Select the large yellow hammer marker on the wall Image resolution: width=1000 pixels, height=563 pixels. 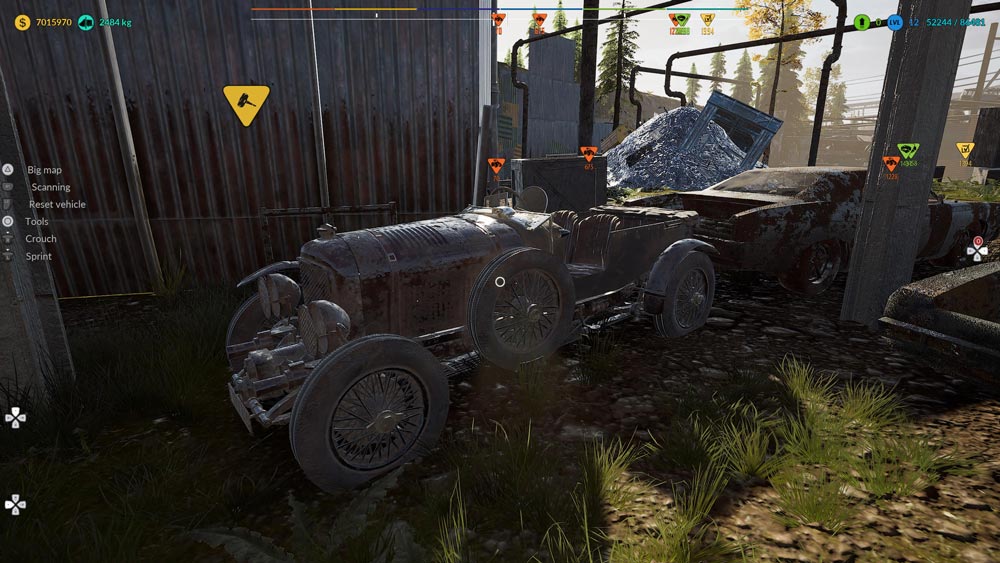click(246, 102)
